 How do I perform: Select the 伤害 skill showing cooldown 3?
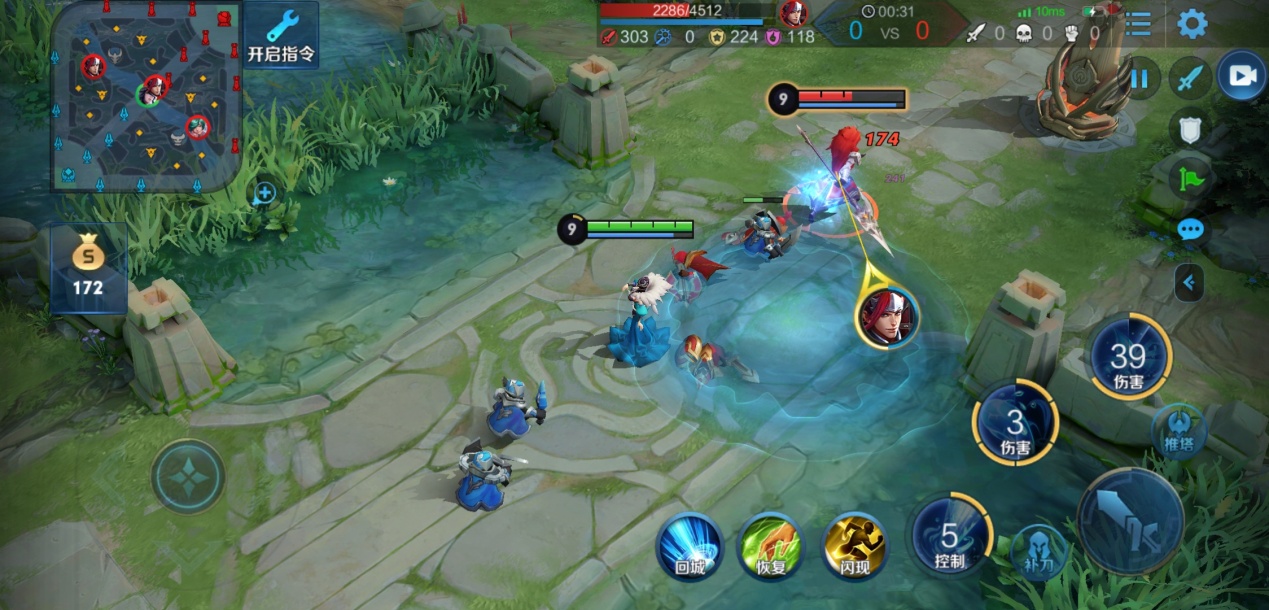(x=1015, y=424)
